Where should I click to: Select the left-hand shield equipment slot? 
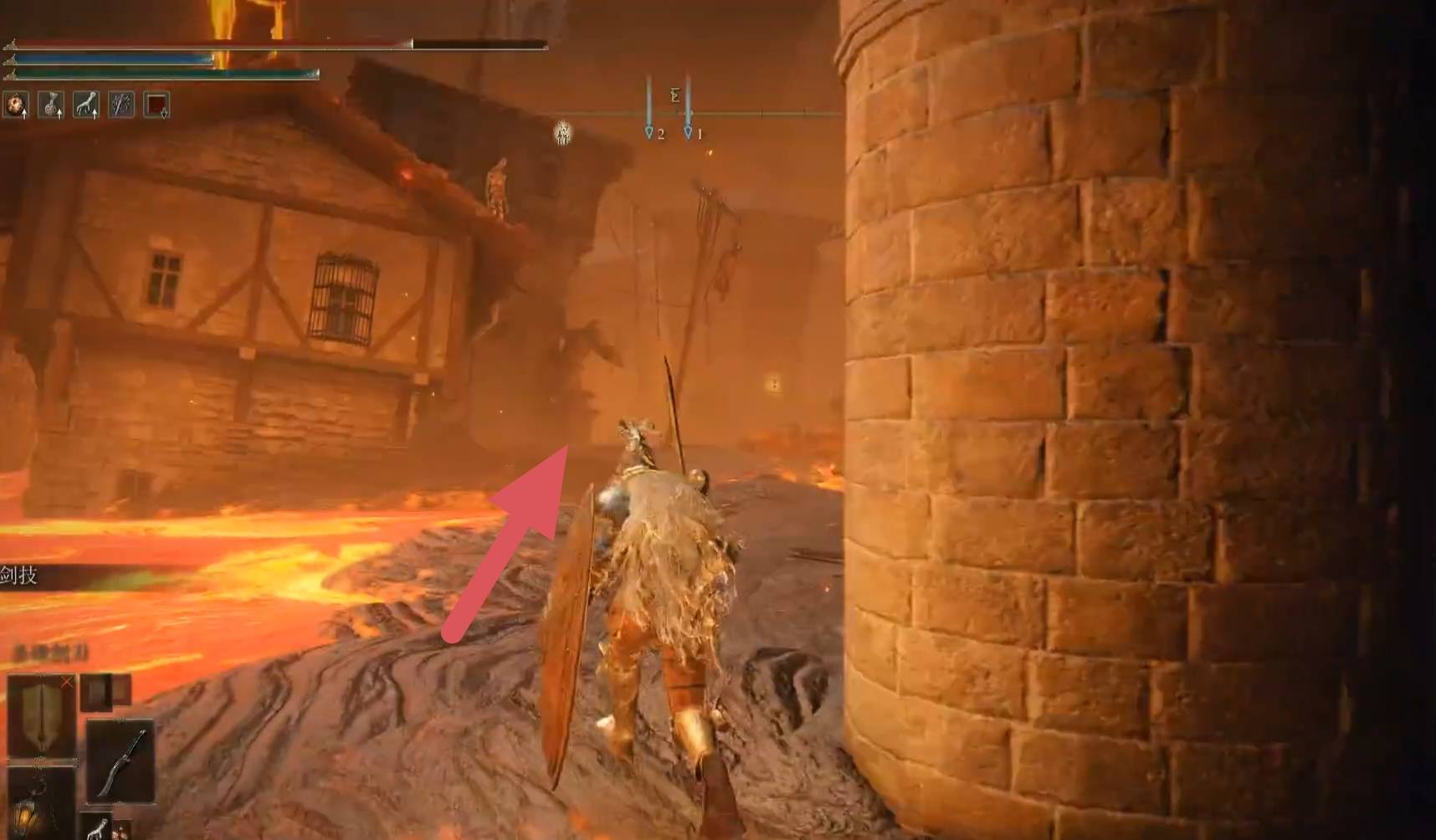click(x=41, y=715)
